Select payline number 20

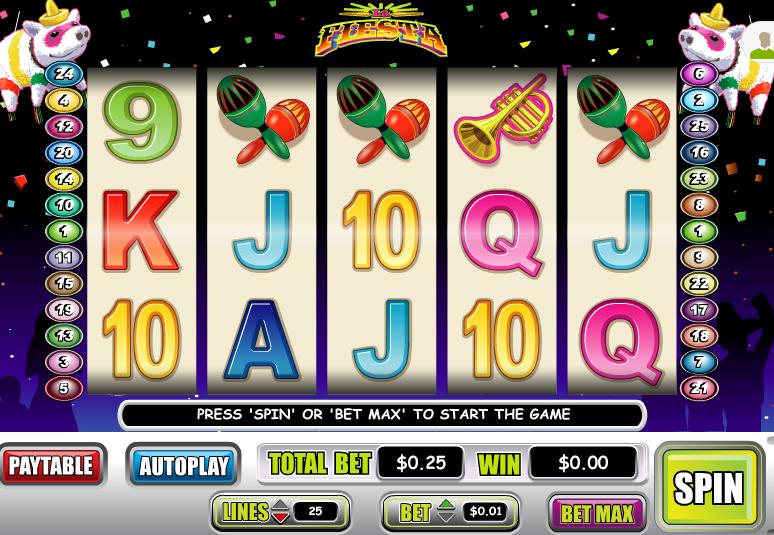click(x=64, y=153)
